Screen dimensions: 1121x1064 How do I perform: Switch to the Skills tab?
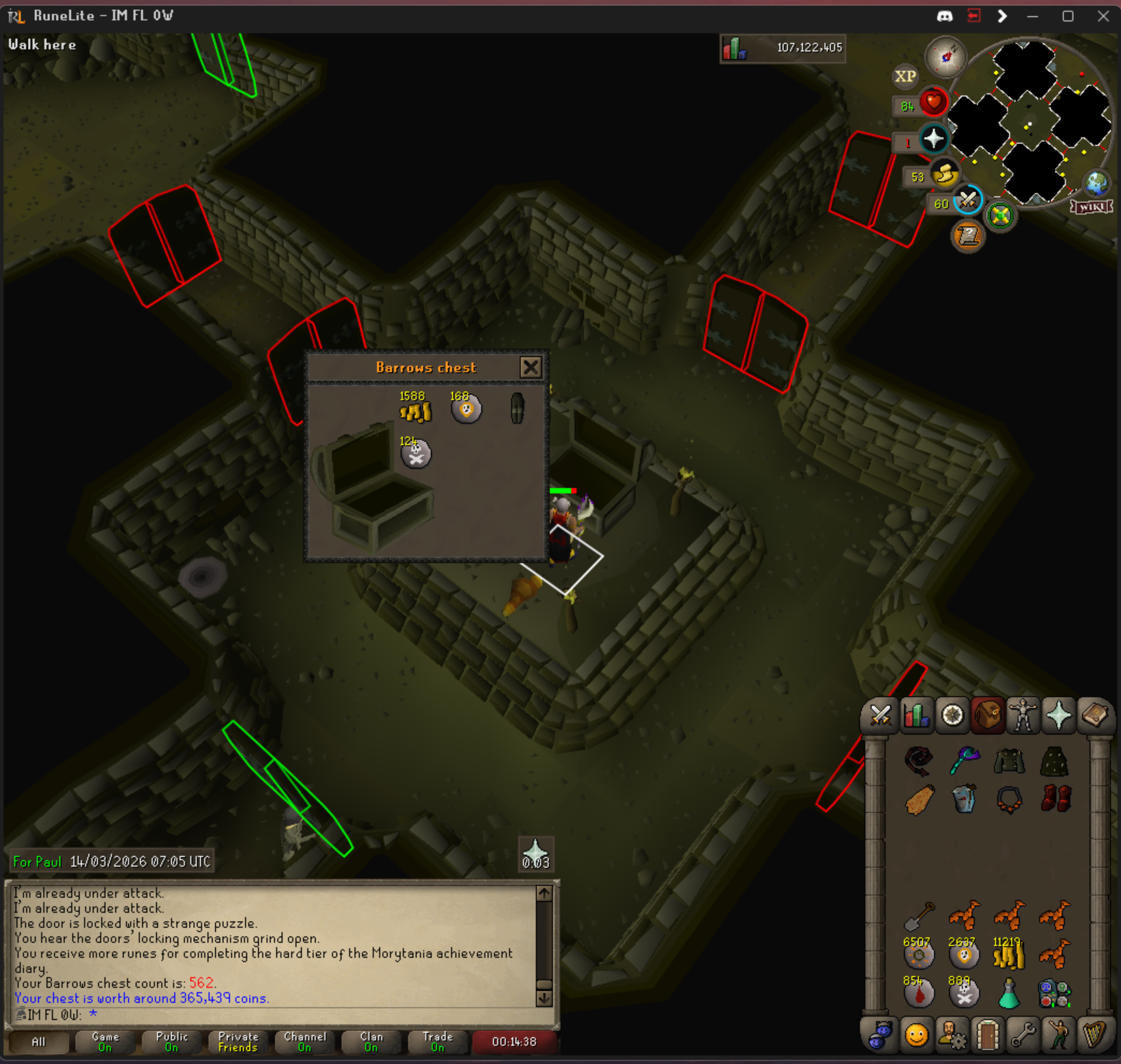[x=916, y=715]
